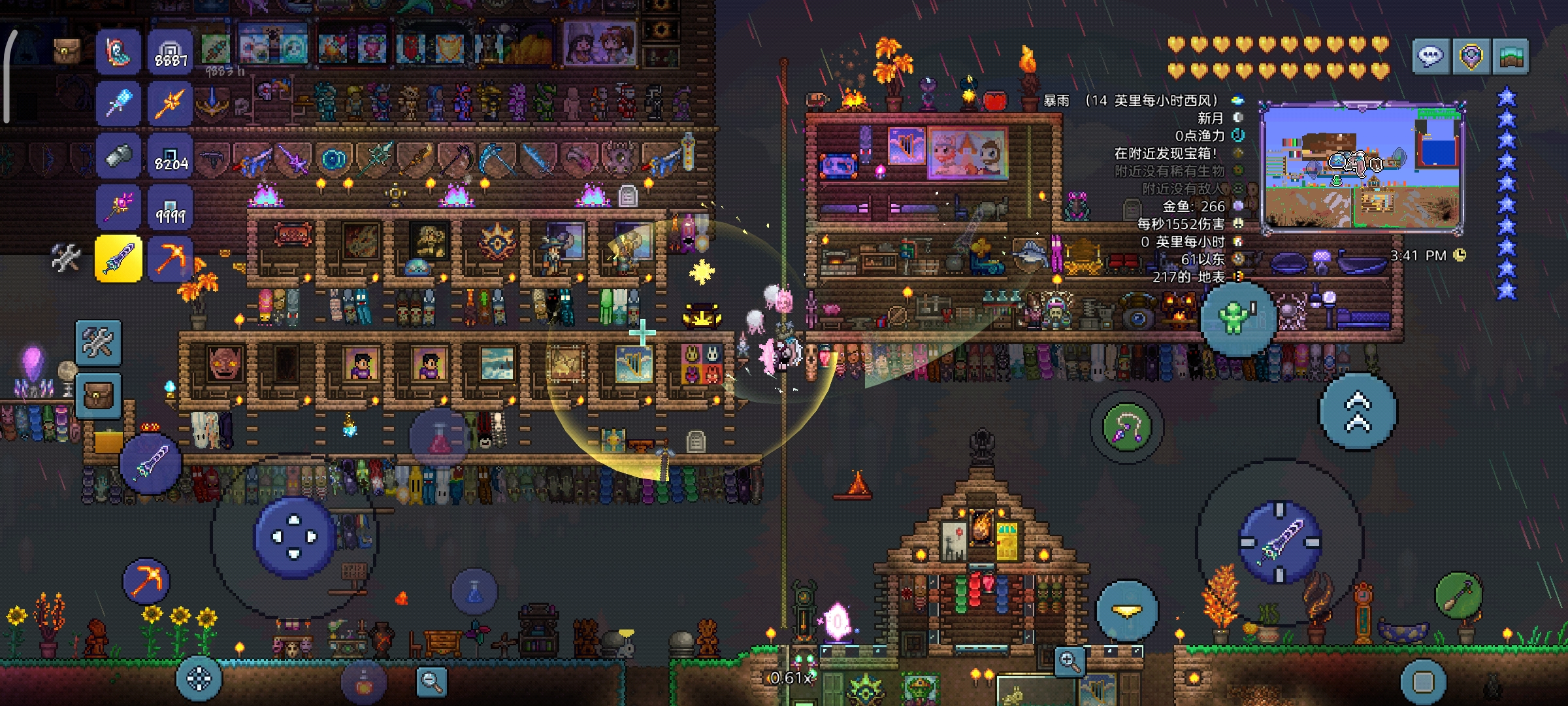Zoom out with the magnifier minus button
Image resolution: width=1568 pixels, height=706 pixels.
click(431, 681)
